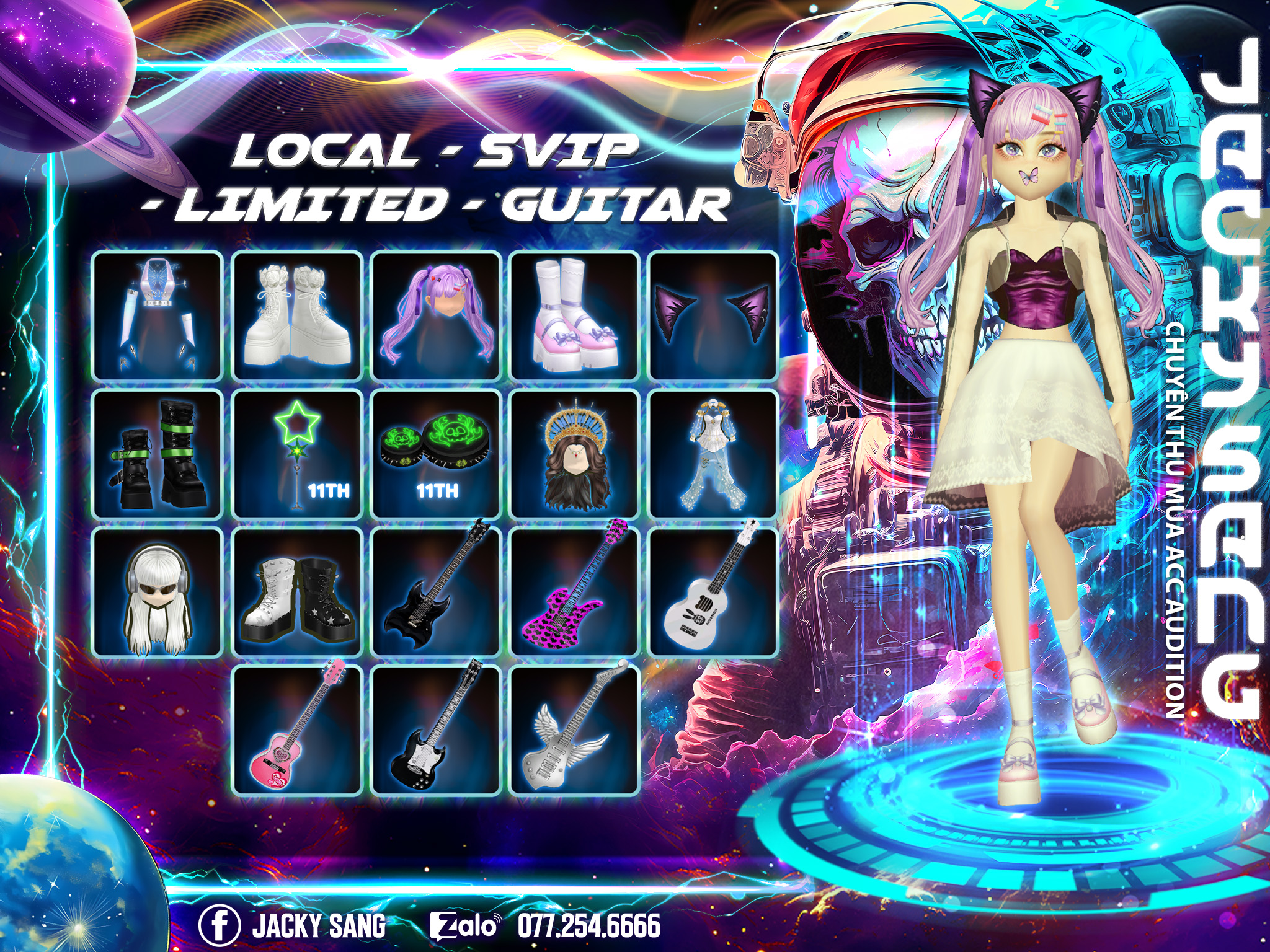The height and width of the screenshot is (952, 1270).
Task: Select the white bunny guitar tile
Action: (x=713, y=592)
